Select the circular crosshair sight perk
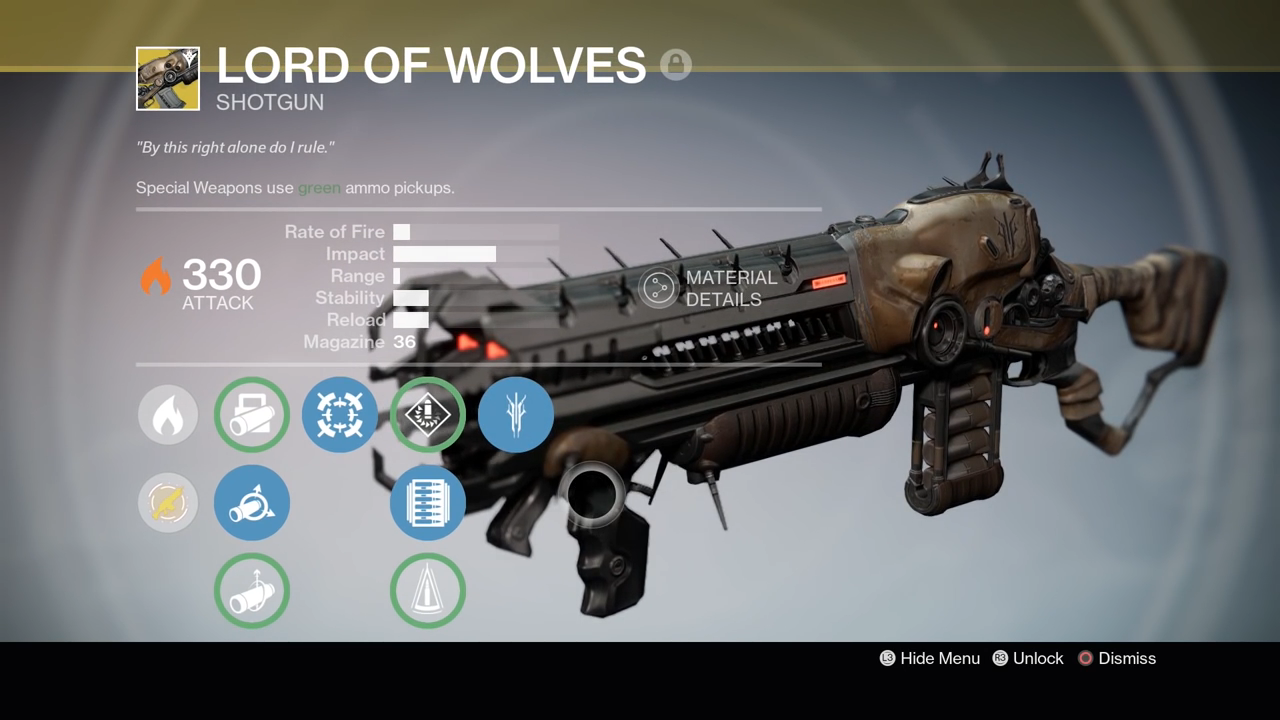The image size is (1280, 720). [340, 414]
